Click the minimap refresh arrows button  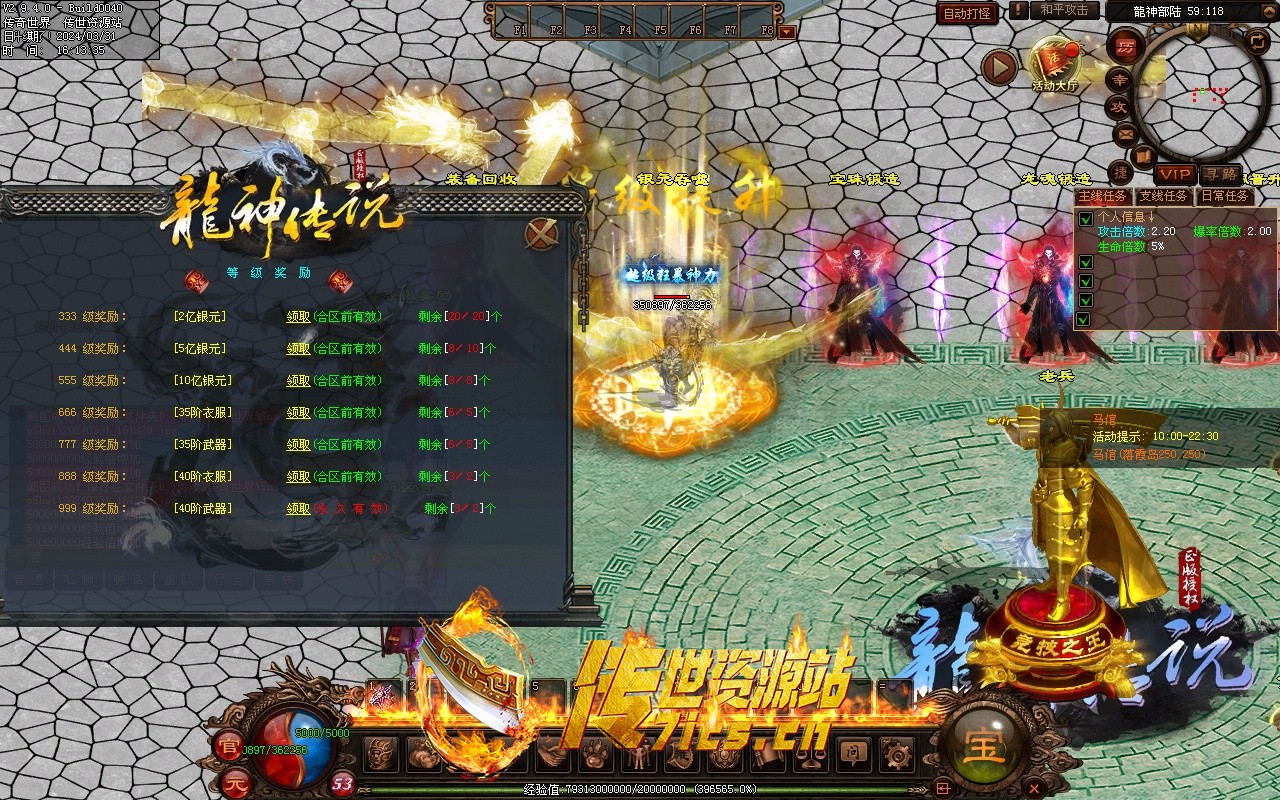coord(1257,41)
